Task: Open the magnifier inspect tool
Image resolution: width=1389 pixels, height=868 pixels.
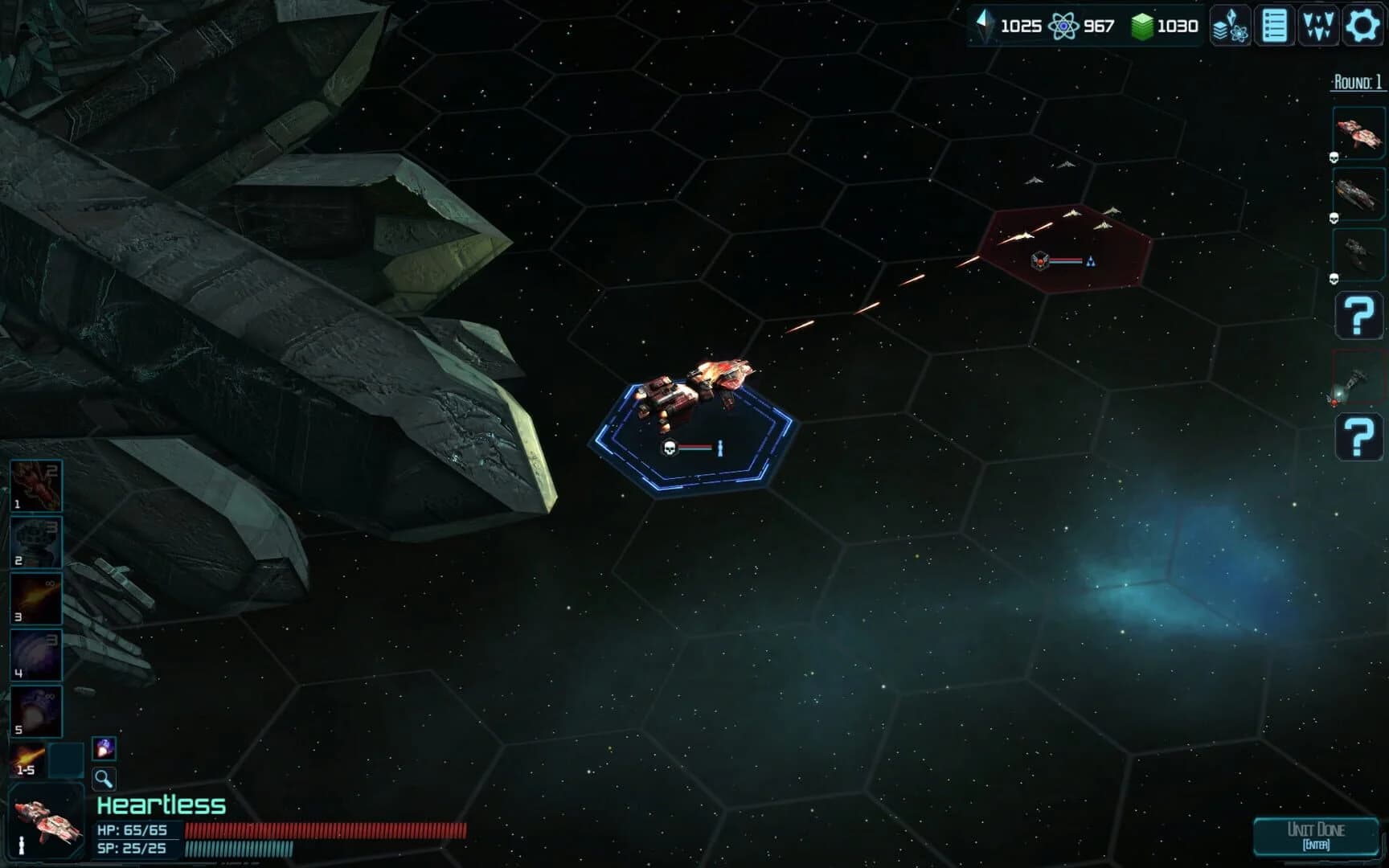Action: pyautogui.click(x=102, y=779)
